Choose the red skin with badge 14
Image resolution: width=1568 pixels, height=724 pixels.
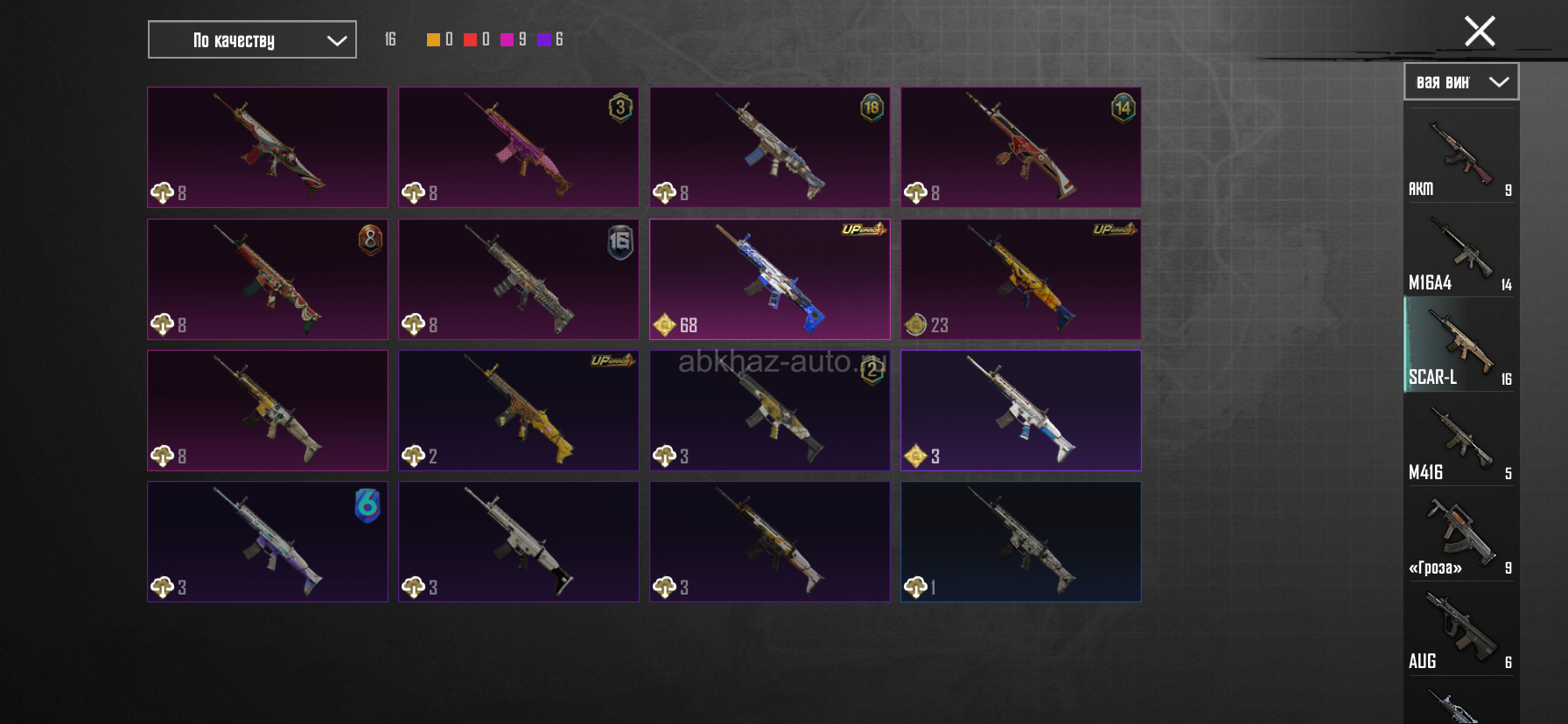[x=1020, y=147]
